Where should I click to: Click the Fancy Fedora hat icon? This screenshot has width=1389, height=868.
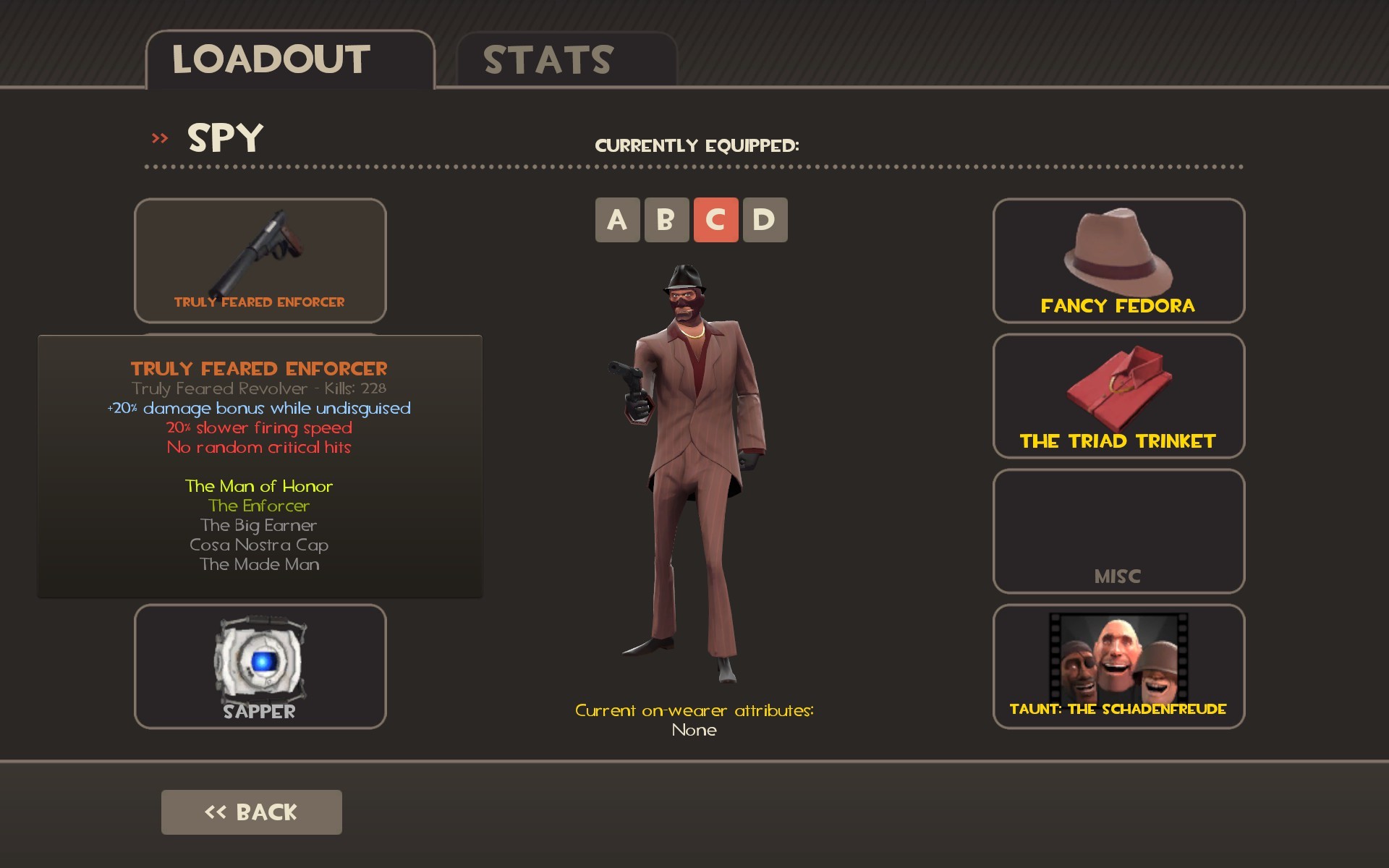(1118, 253)
